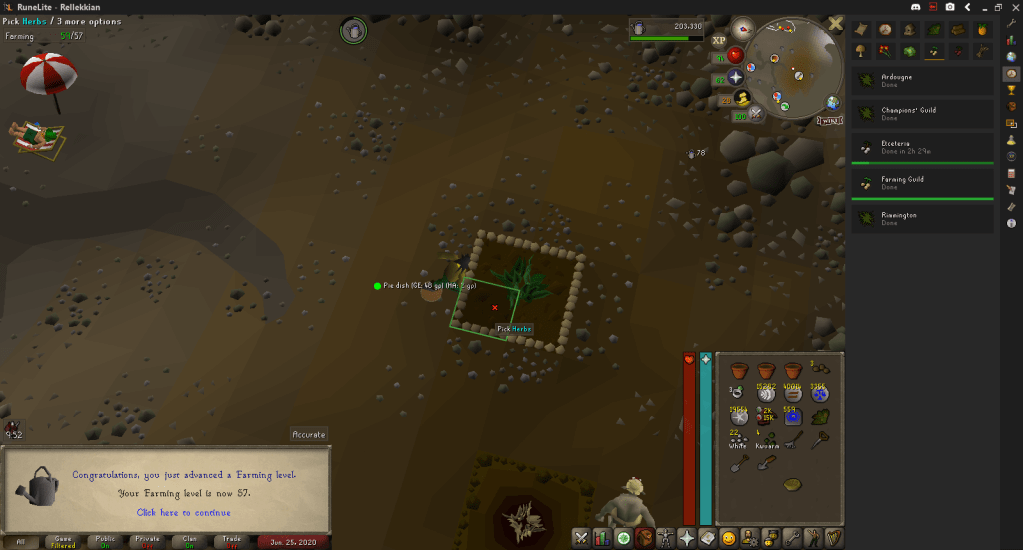Toggle the Public chat filter
The image size is (1023, 550).
coord(105,541)
